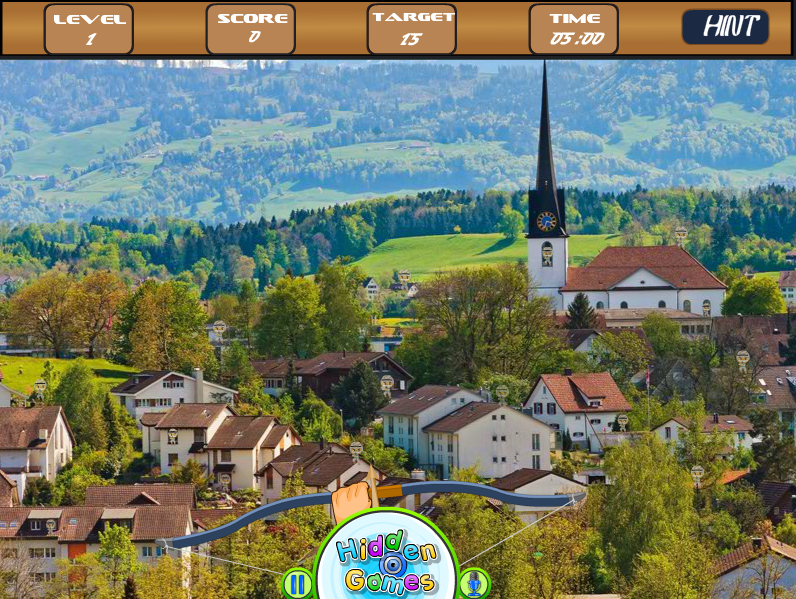
Task: Toggle sound with the microphone icon
Action: pos(473,583)
